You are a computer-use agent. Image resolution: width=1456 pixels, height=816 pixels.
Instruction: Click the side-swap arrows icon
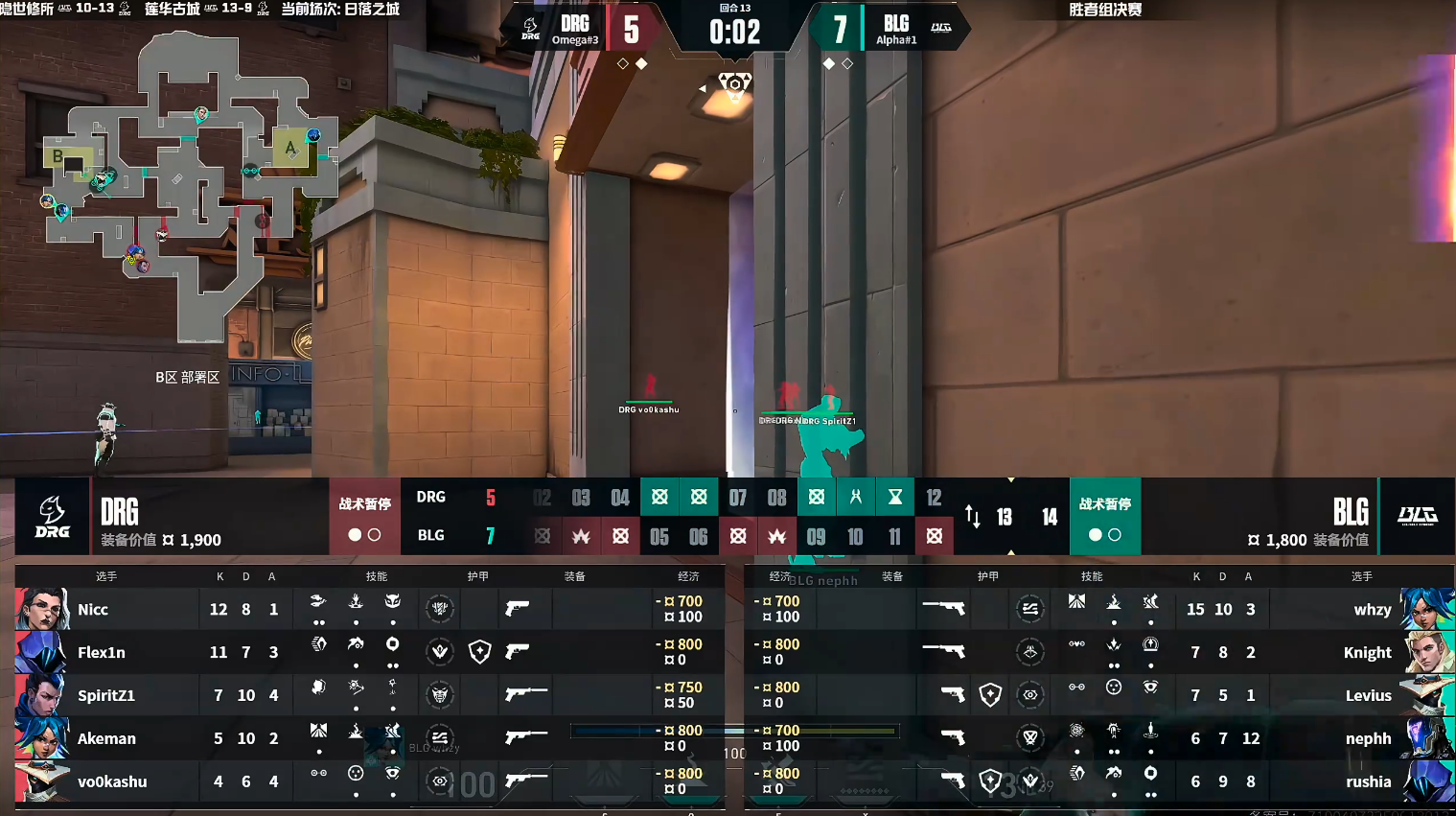point(973,517)
